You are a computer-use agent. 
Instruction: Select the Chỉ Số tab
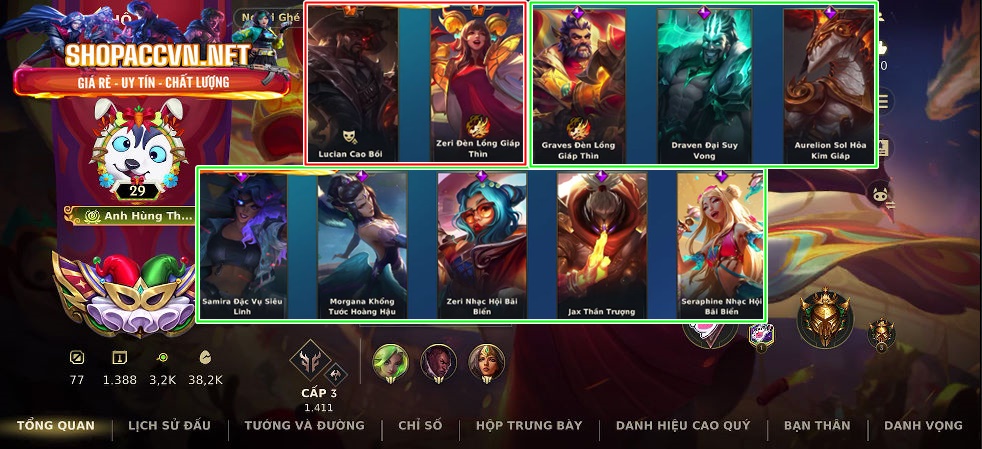[420, 426]
